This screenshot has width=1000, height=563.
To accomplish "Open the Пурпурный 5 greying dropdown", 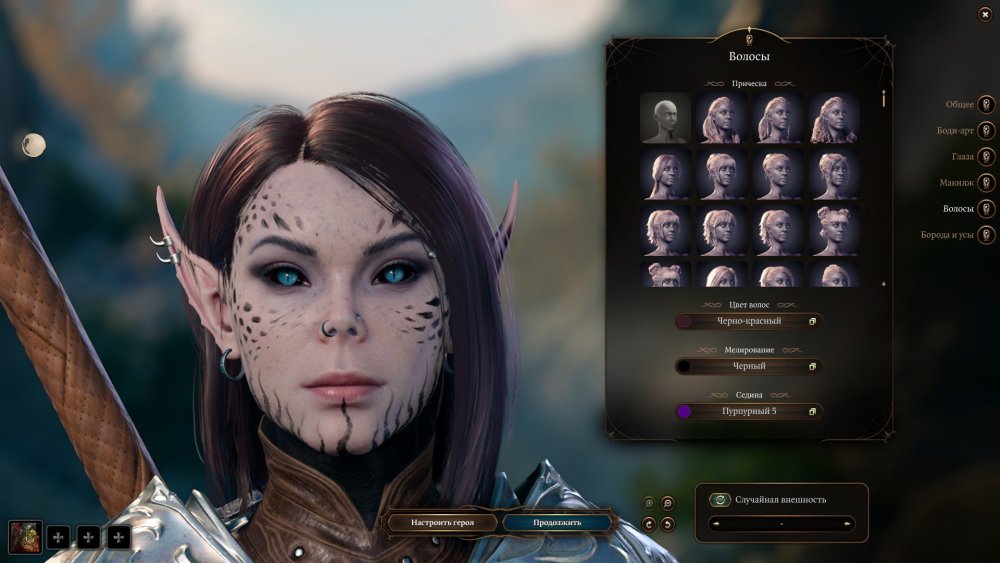I will point(749,411).
